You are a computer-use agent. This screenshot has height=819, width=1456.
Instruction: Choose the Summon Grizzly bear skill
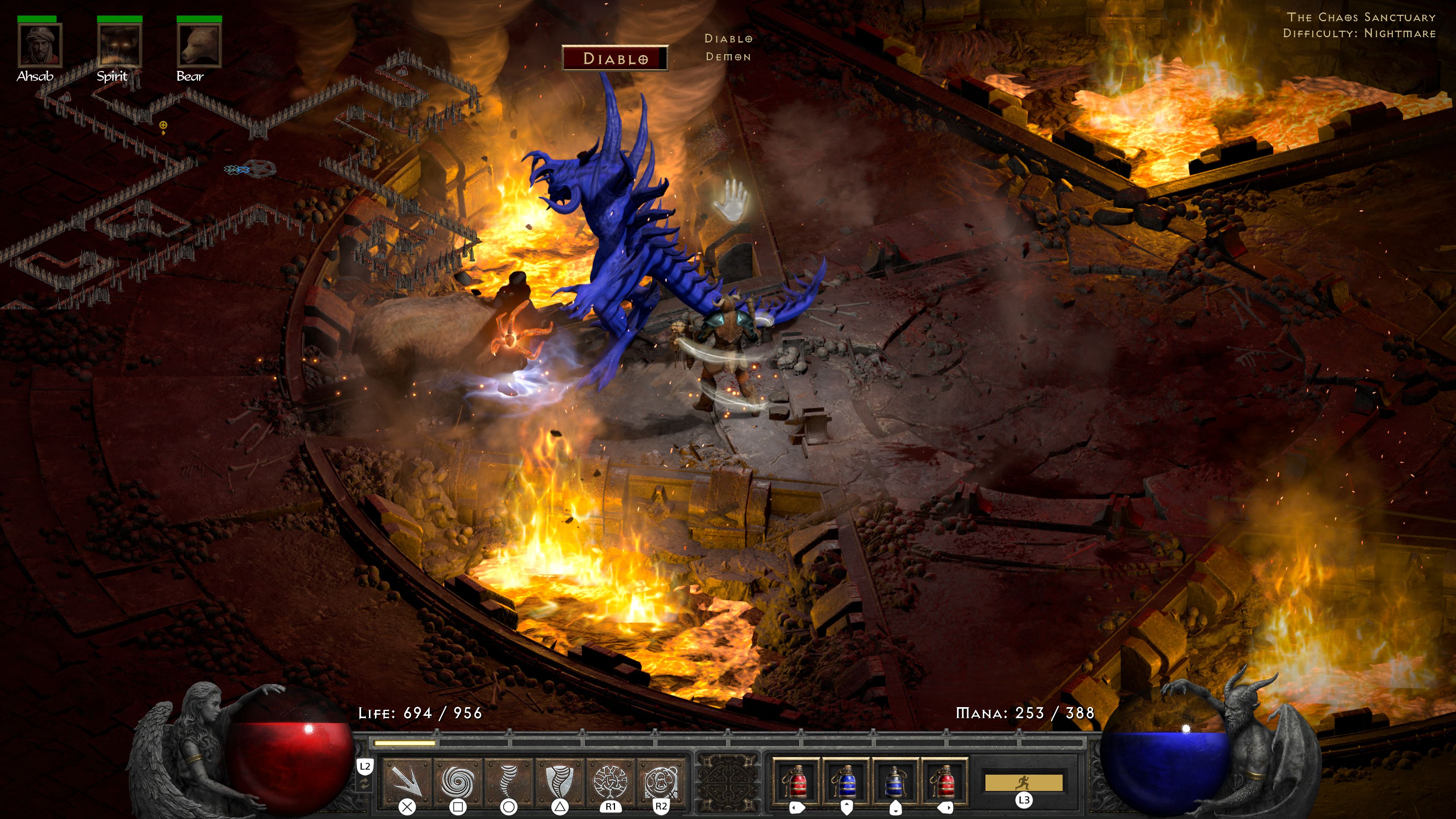pos(660,780)
